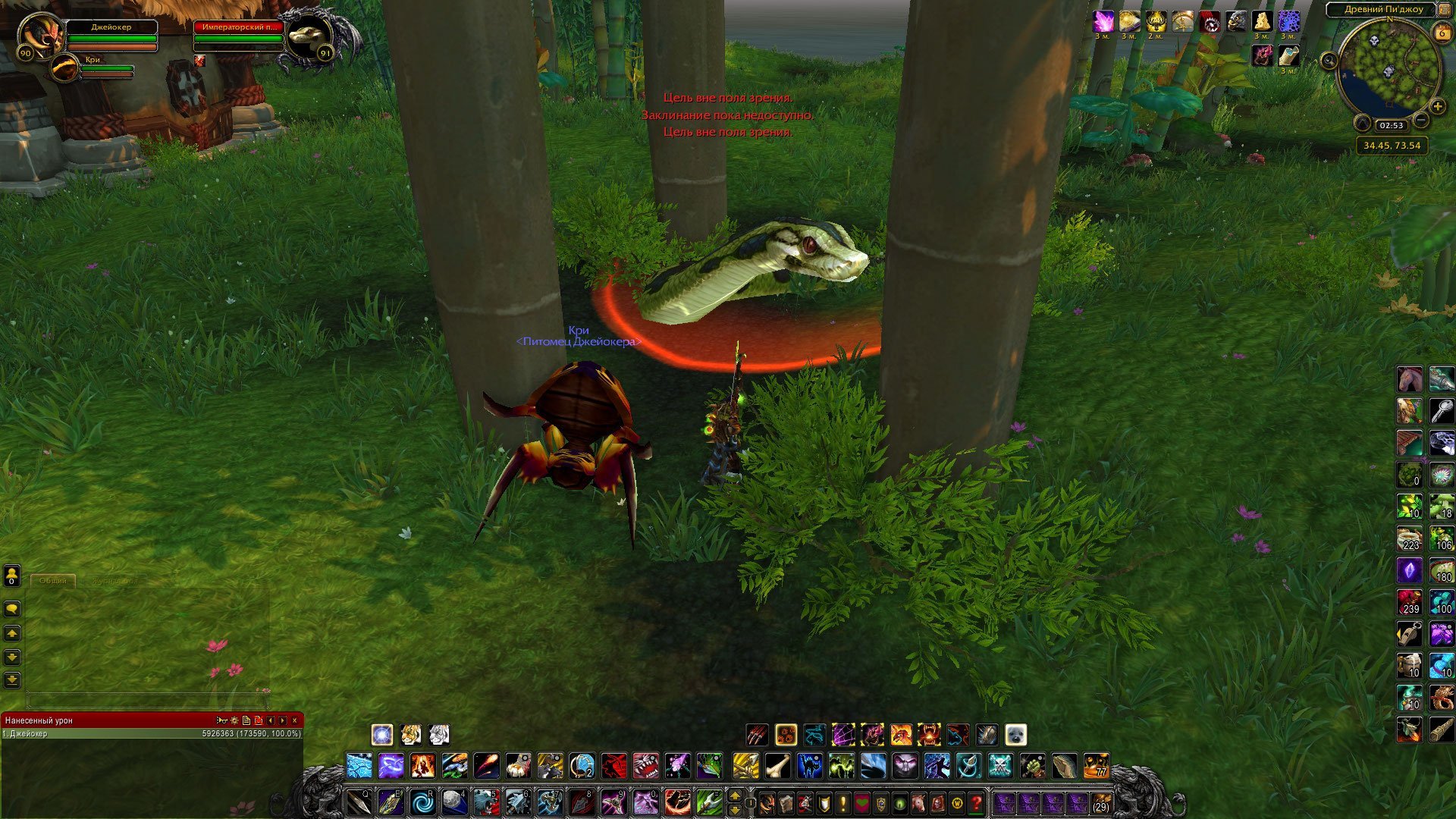This screenshot has width=1456, height=819.
Task: Zoom in the minimap with the plus button
Action: point(1437,107)
